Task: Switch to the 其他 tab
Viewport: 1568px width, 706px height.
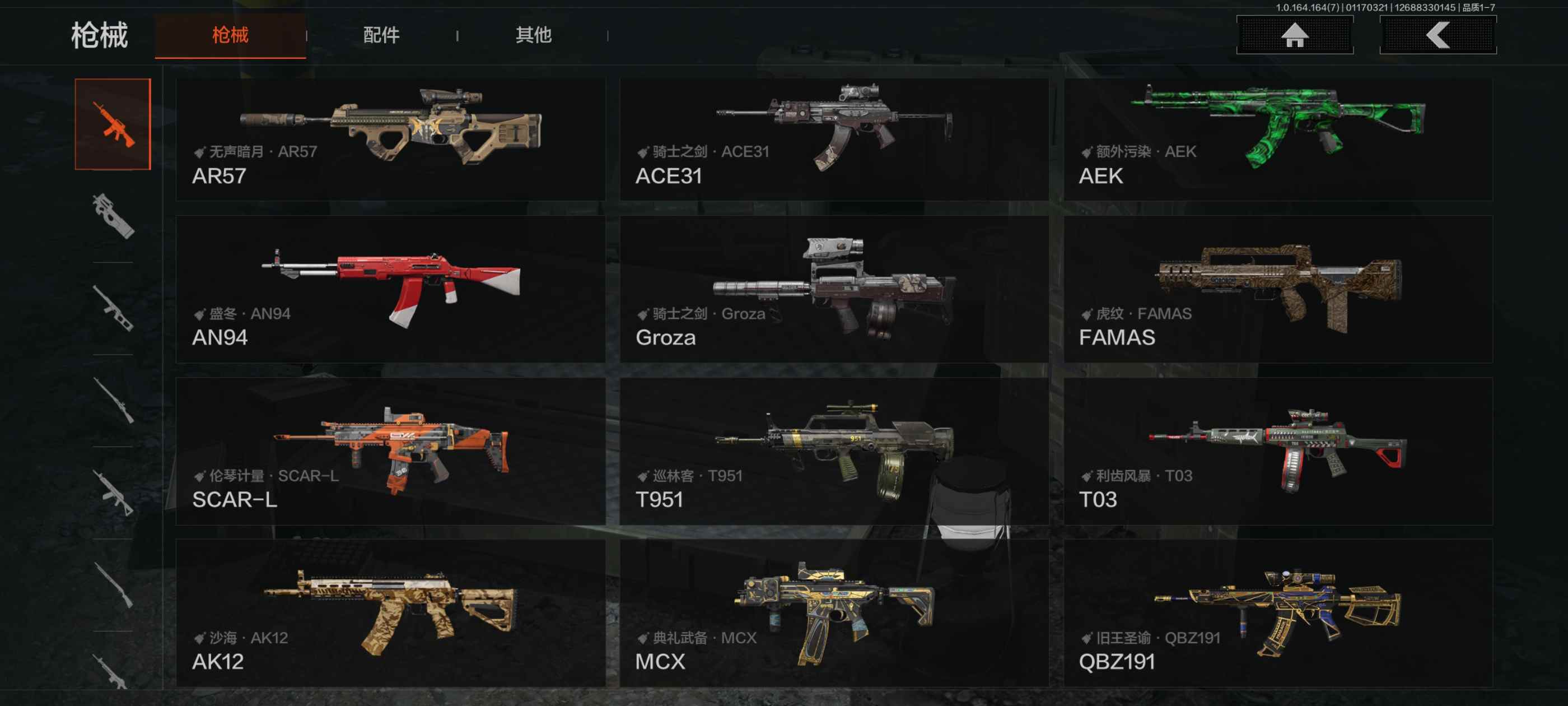Action: click(533, 35)
